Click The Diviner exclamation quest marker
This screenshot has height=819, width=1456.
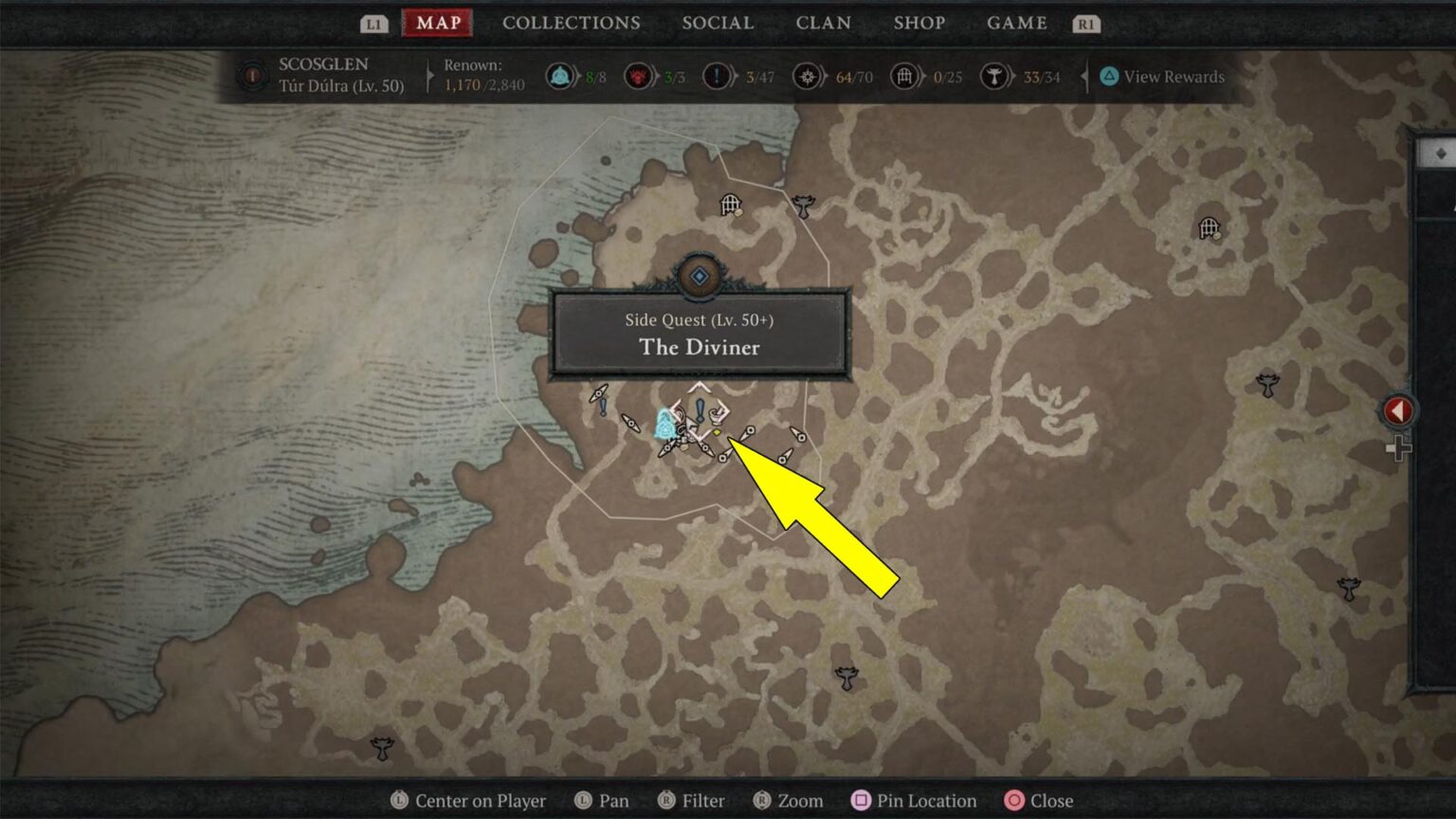(701, 410)
